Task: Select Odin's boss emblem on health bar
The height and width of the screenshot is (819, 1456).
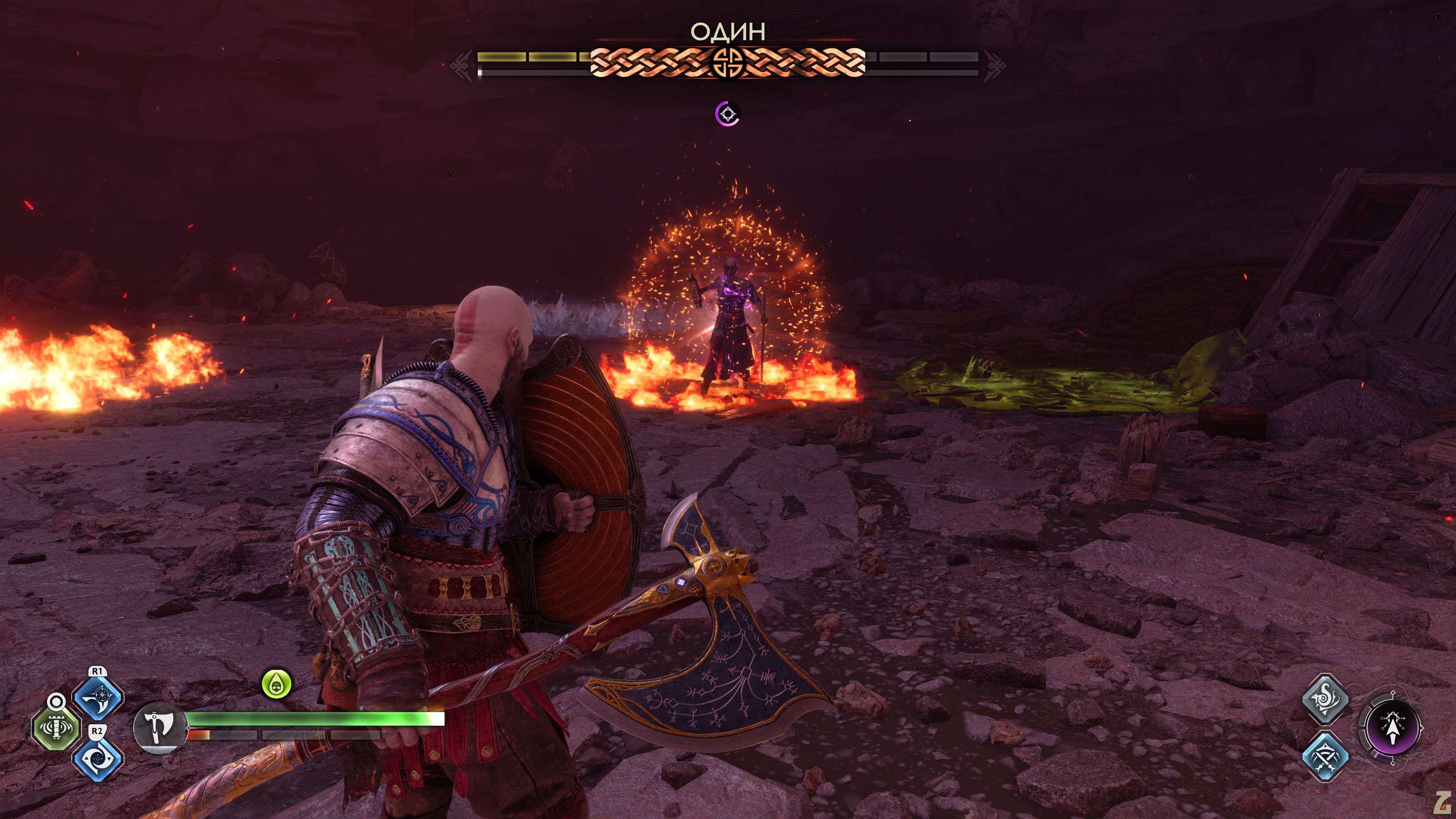Action: point(727,61)
